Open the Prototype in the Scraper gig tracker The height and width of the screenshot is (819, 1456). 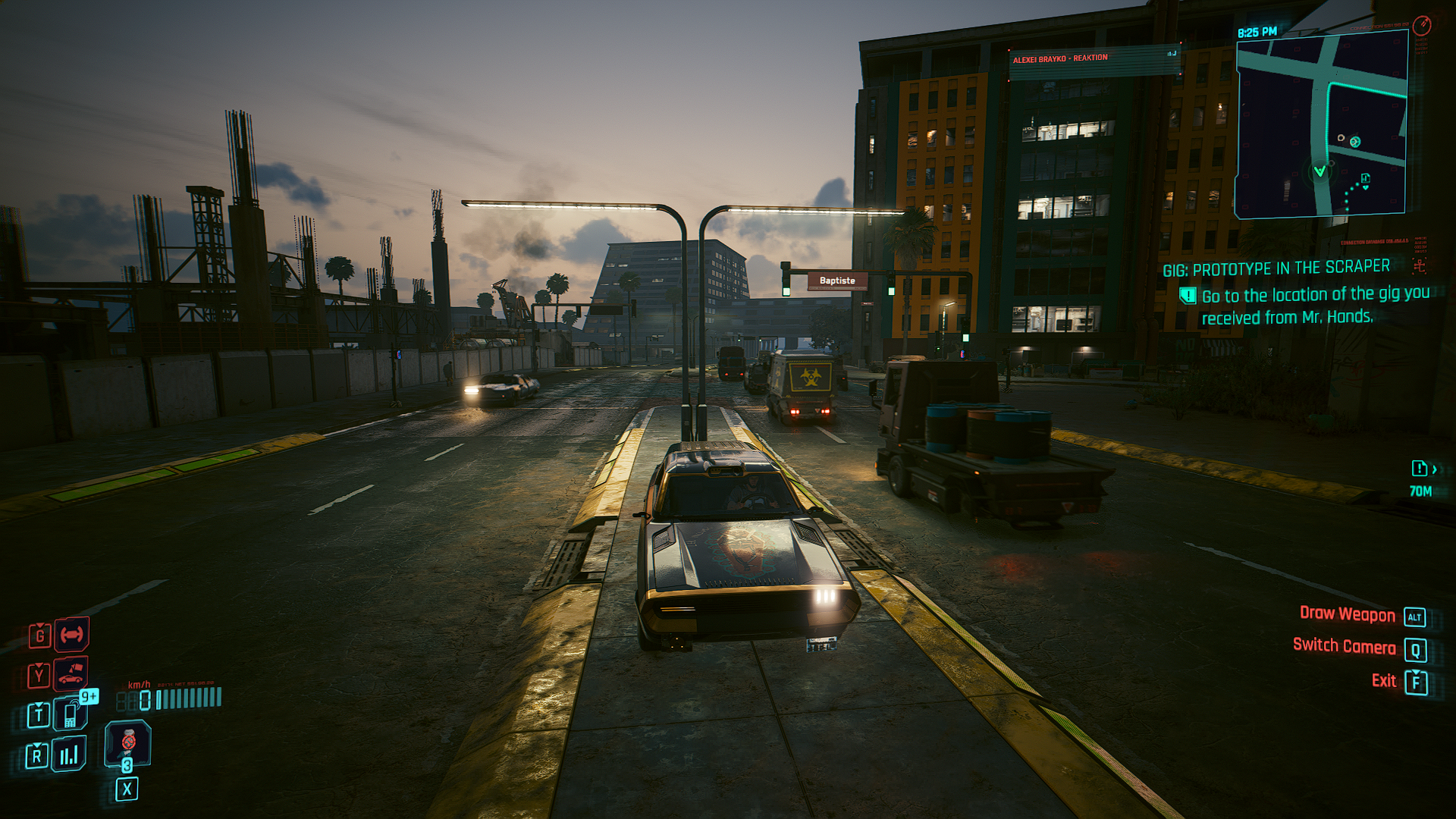point(1276,268)
